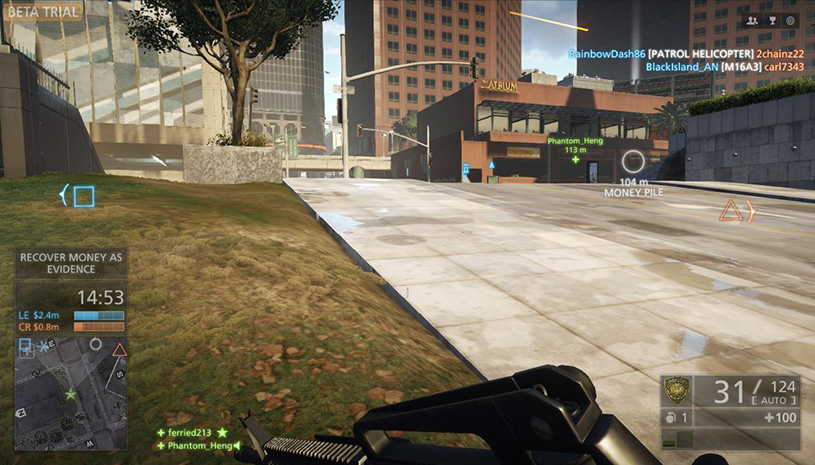
Task: Click the white circle marker on minimap
Action: click(95, 343)
